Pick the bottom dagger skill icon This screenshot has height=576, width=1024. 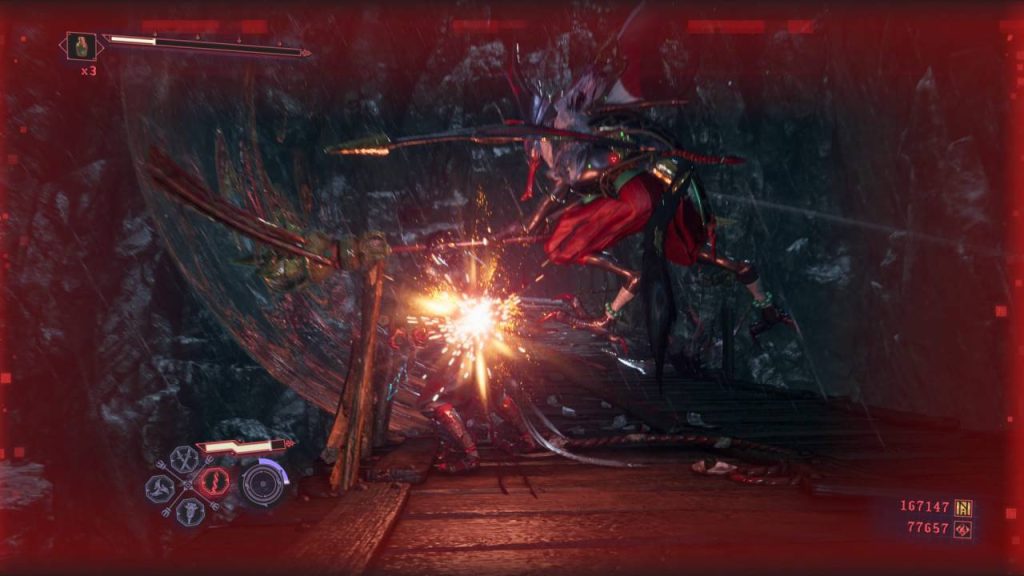[x=189, y=512]
